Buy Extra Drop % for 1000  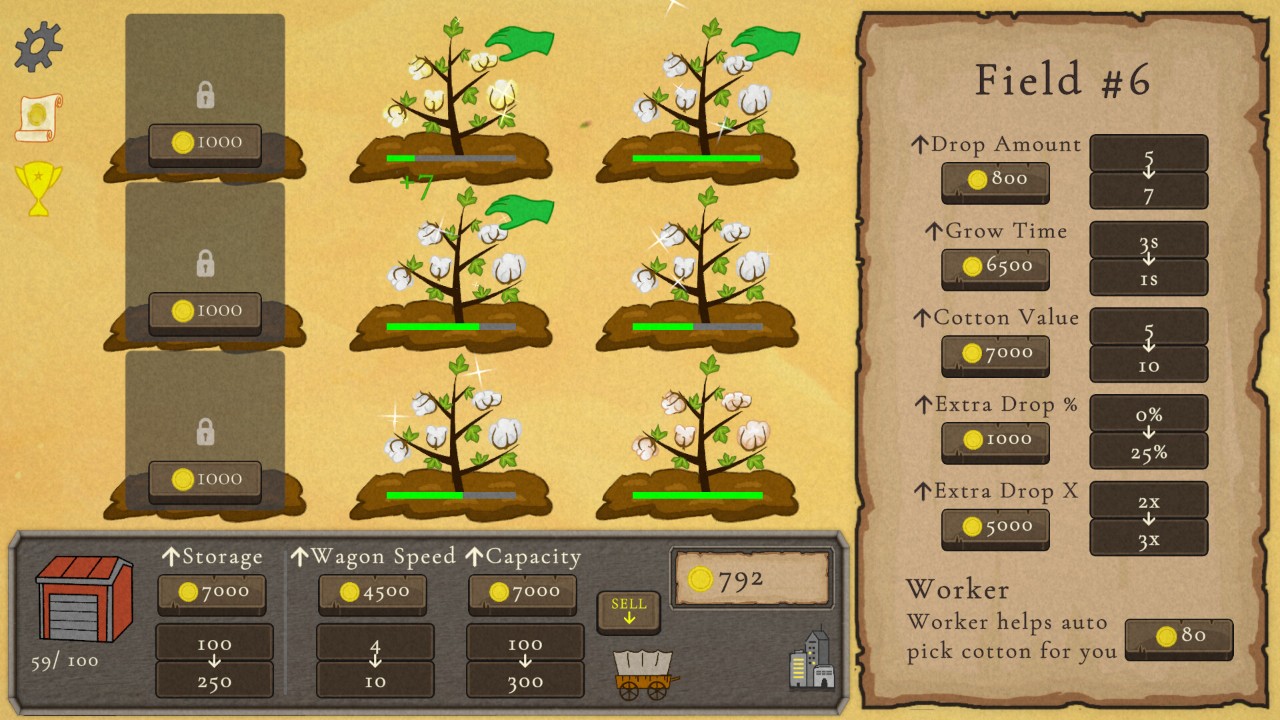click(995, 440)
